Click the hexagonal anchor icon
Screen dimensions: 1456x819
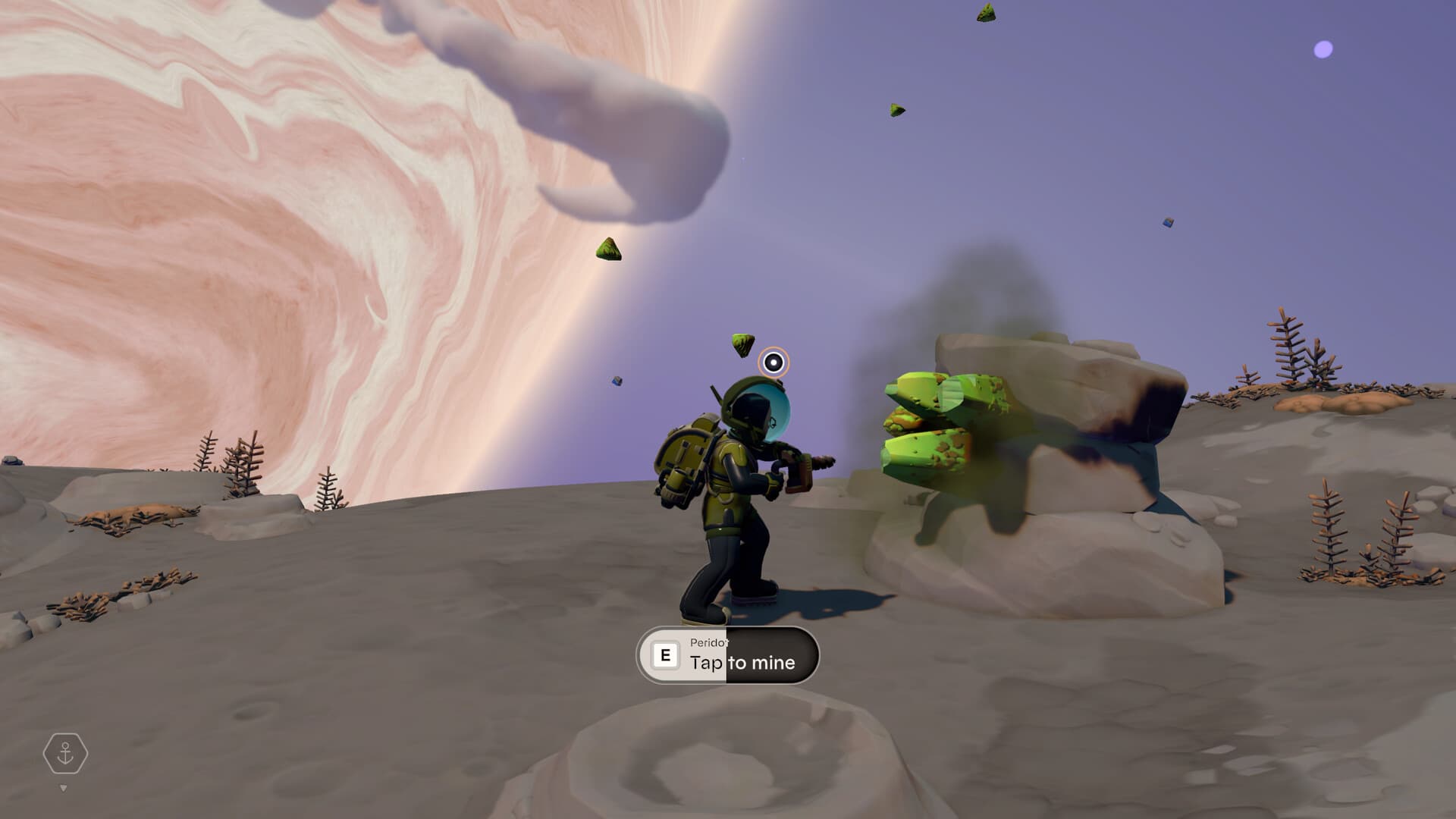tap(65, 754)
